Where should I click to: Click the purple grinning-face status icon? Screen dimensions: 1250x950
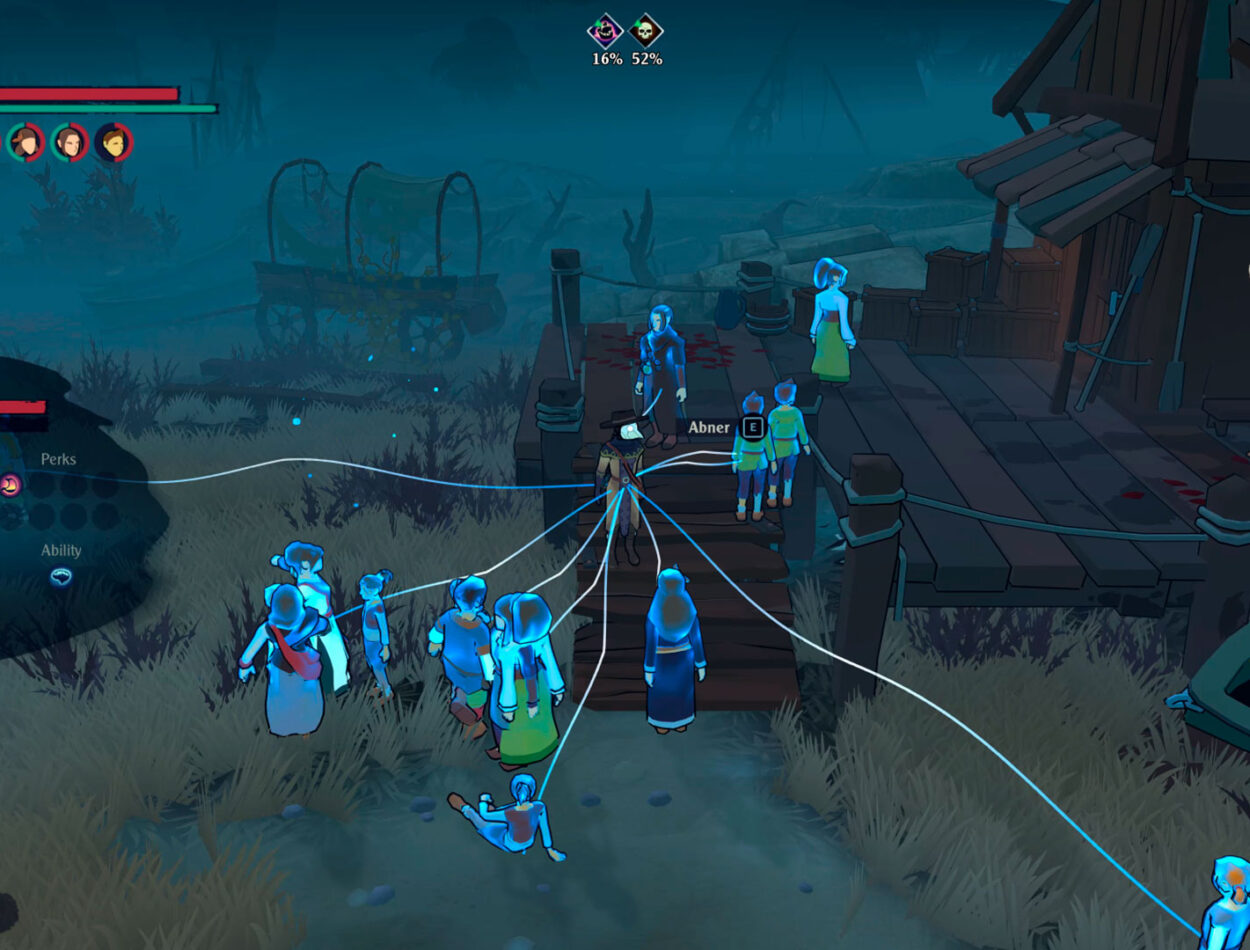(605, 31)
